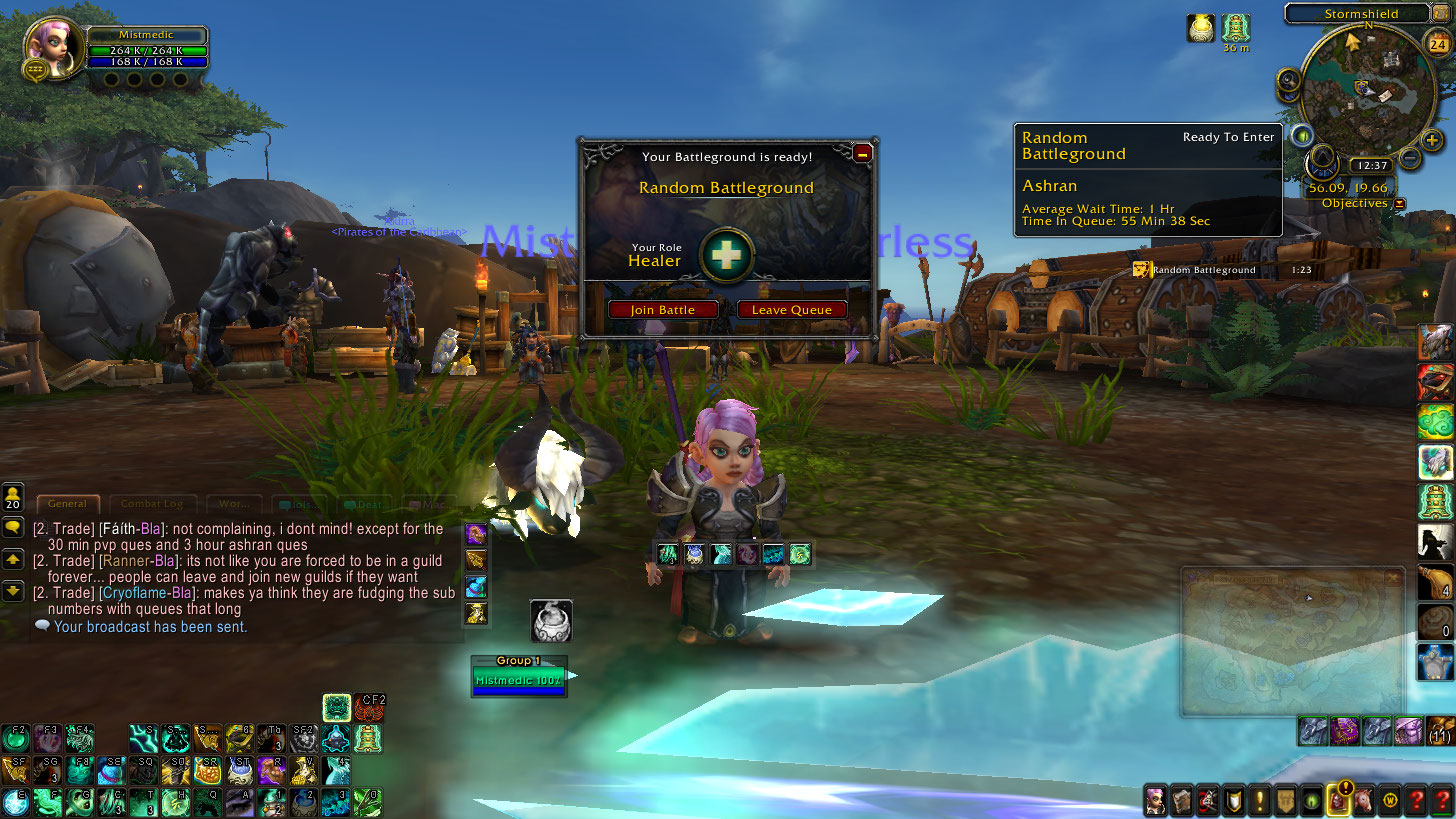Viewport: 1456px width, 819px height.
Task: Open the backpack showing 11 free slots
Action: pos(1441,731)
